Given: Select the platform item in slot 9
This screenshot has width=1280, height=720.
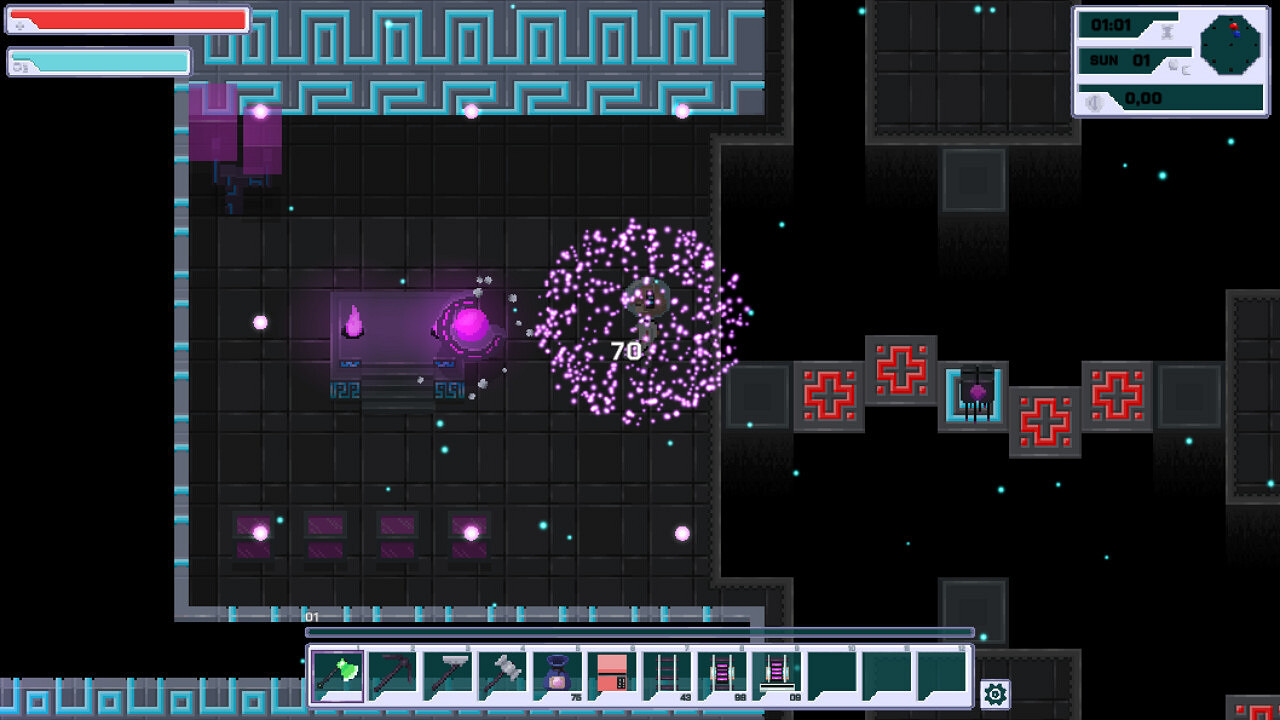Looking at the screenshot, I should (777, 671).
